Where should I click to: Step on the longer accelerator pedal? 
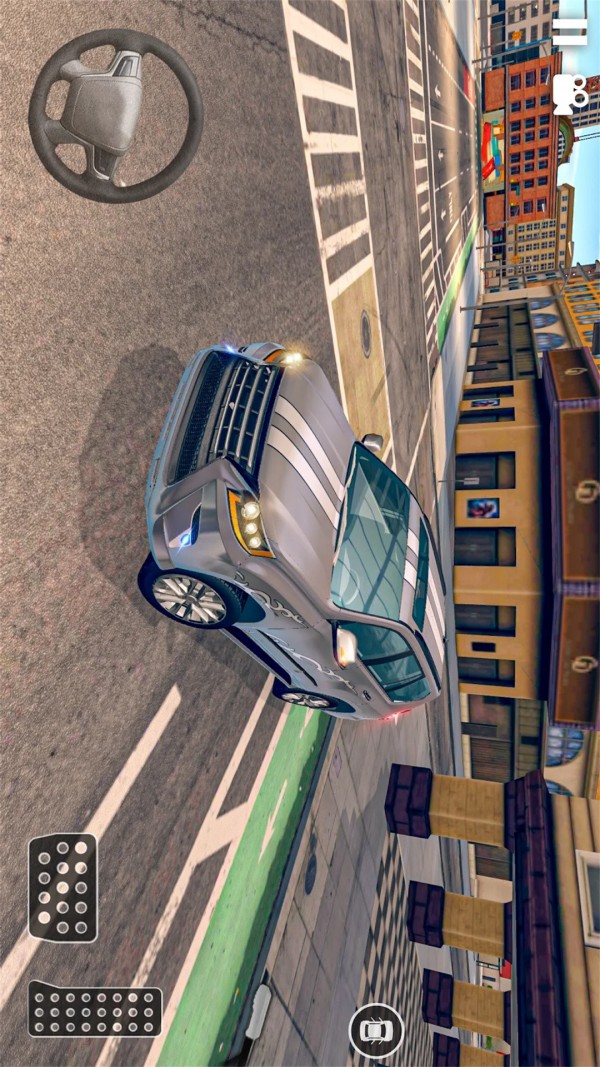pos(95,1008)
